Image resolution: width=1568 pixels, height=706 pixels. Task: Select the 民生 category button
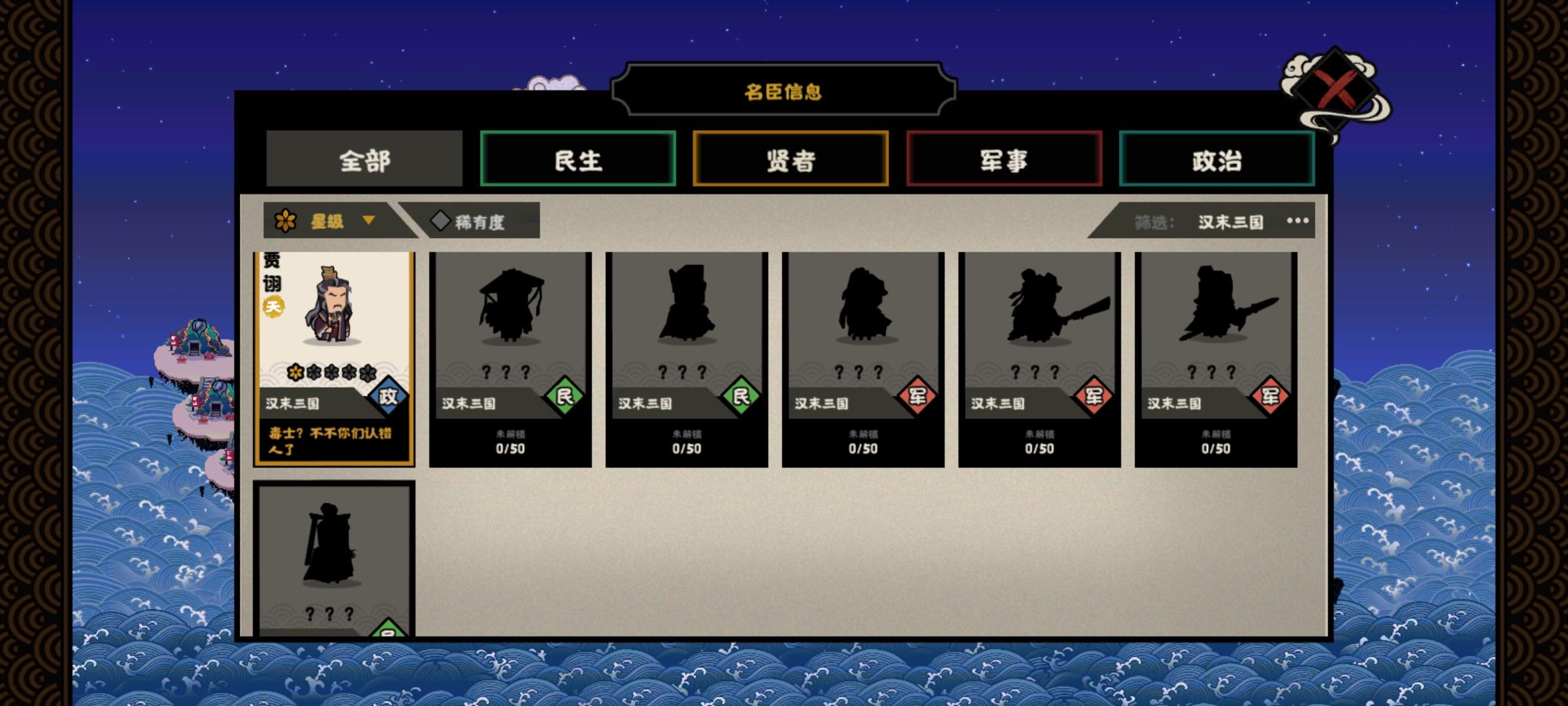[x=578, y=159]
